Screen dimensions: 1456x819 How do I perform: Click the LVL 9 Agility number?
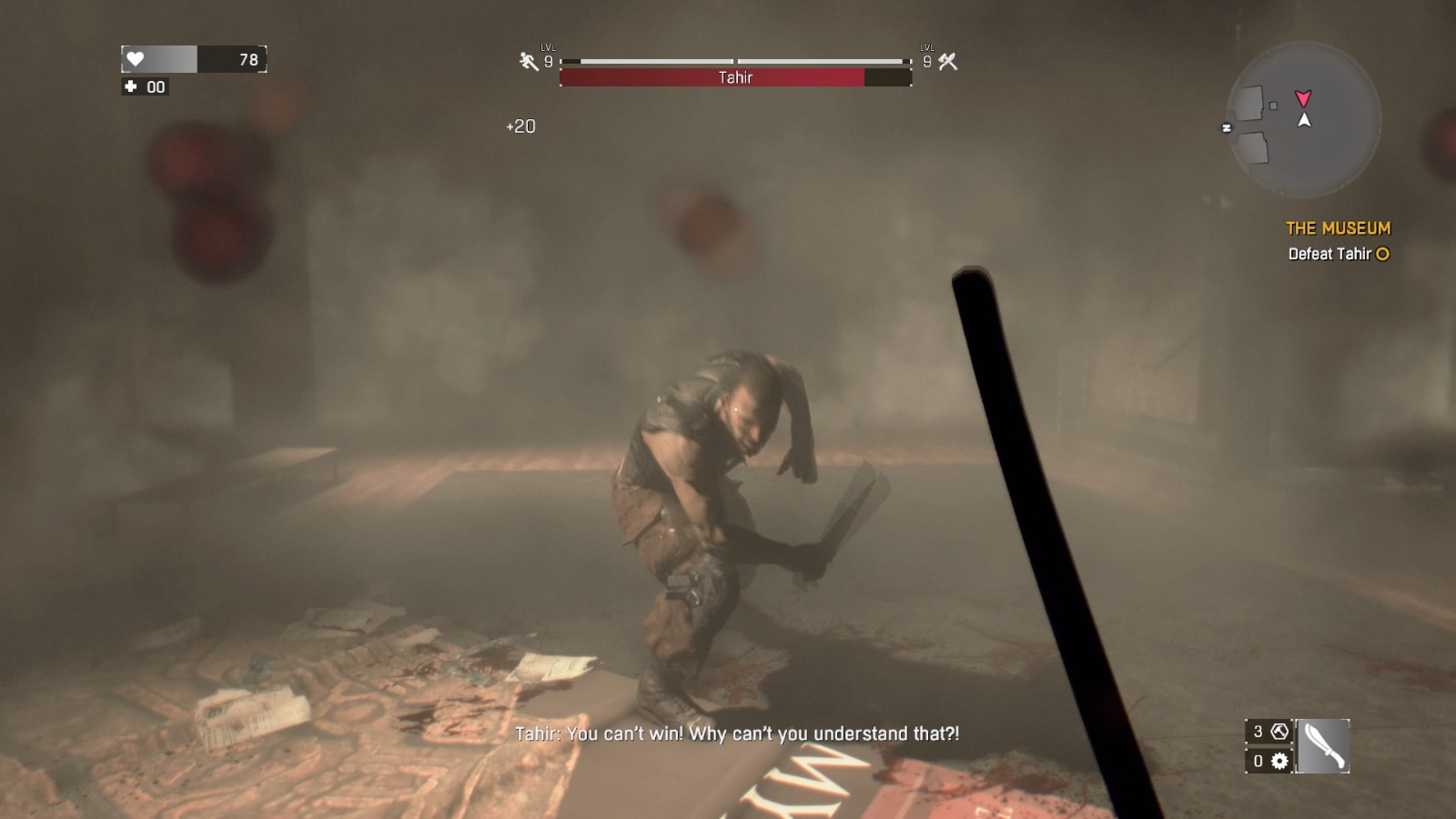pyautogui.click(x=550, y=63)
